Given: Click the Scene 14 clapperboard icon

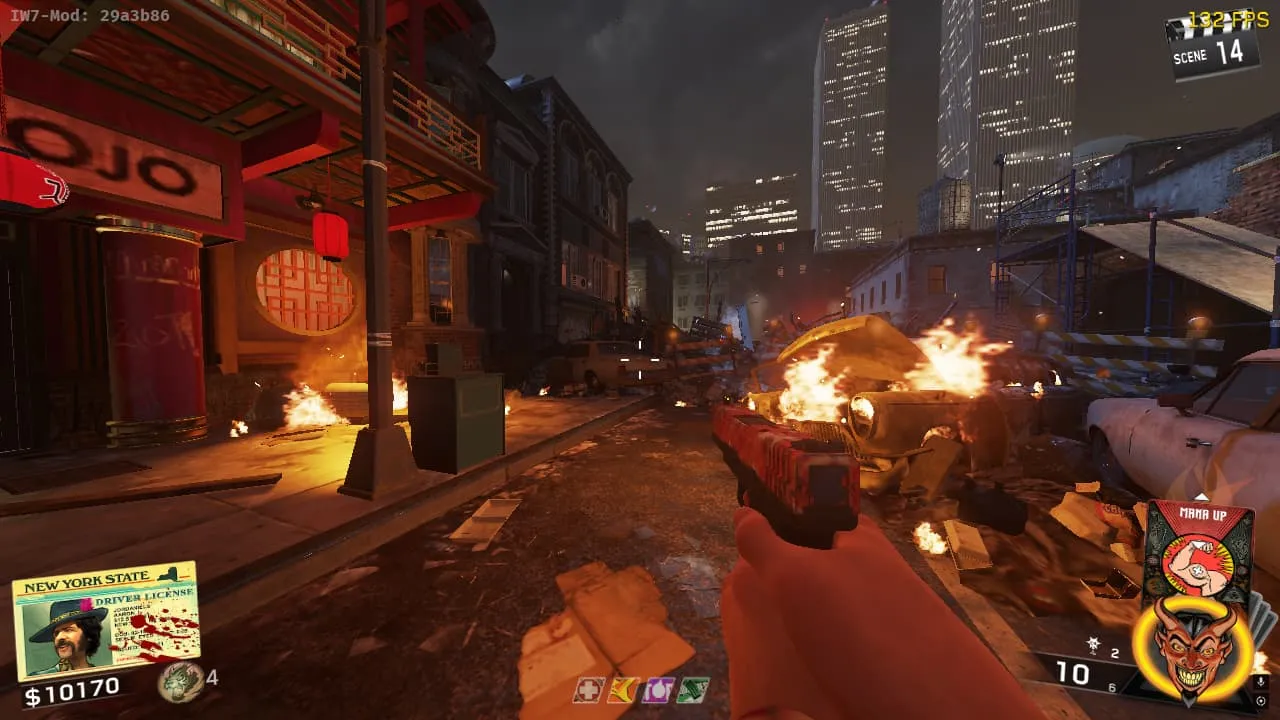Looking at the screenshot, I should 1213,47.
